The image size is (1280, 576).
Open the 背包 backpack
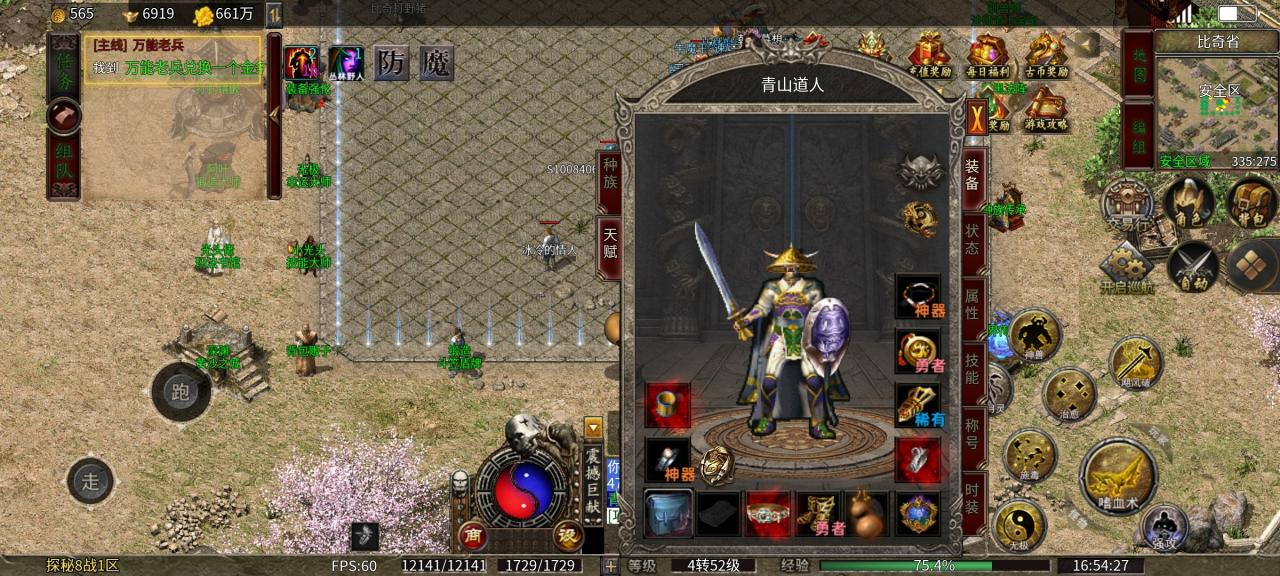coord(1252,203)
